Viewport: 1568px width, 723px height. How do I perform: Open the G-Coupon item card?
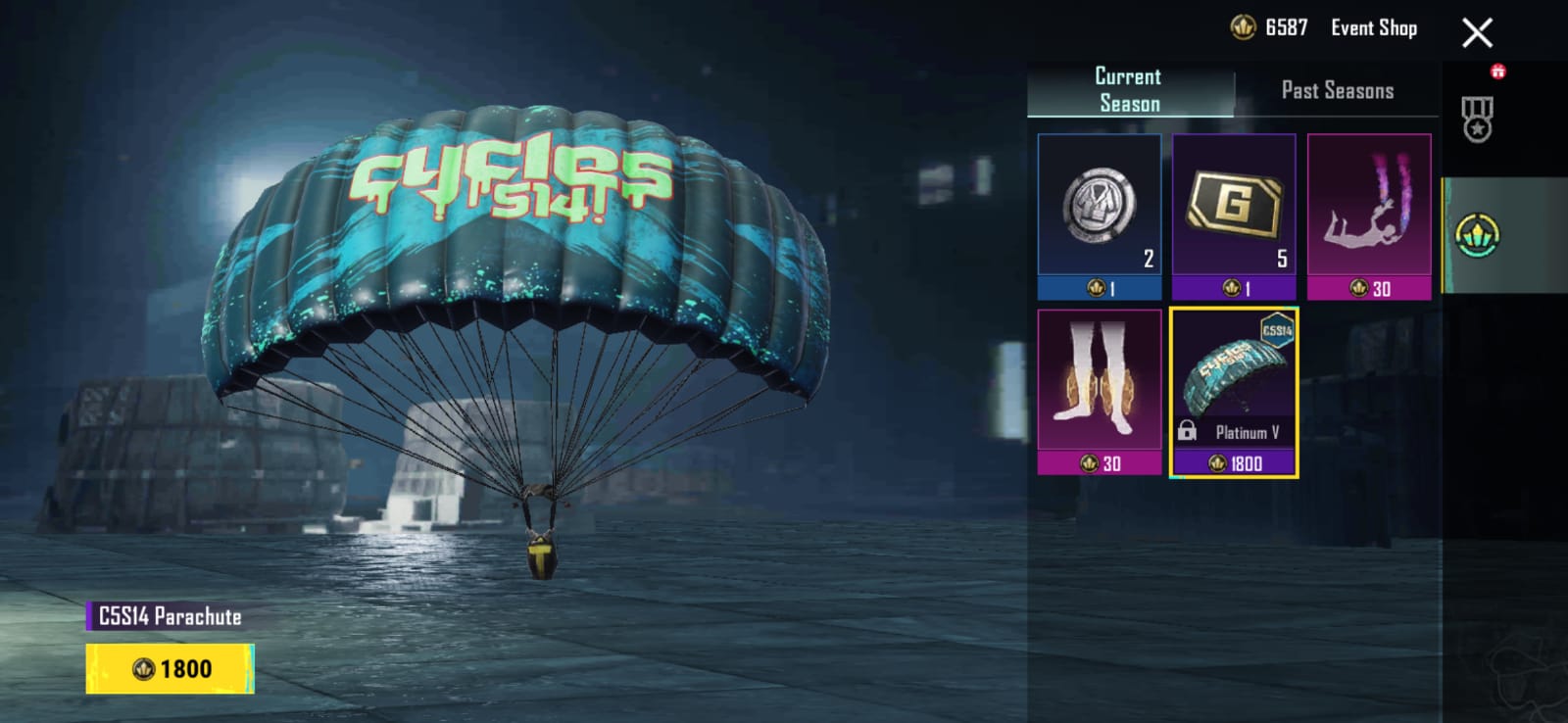tap(1235, 211)
